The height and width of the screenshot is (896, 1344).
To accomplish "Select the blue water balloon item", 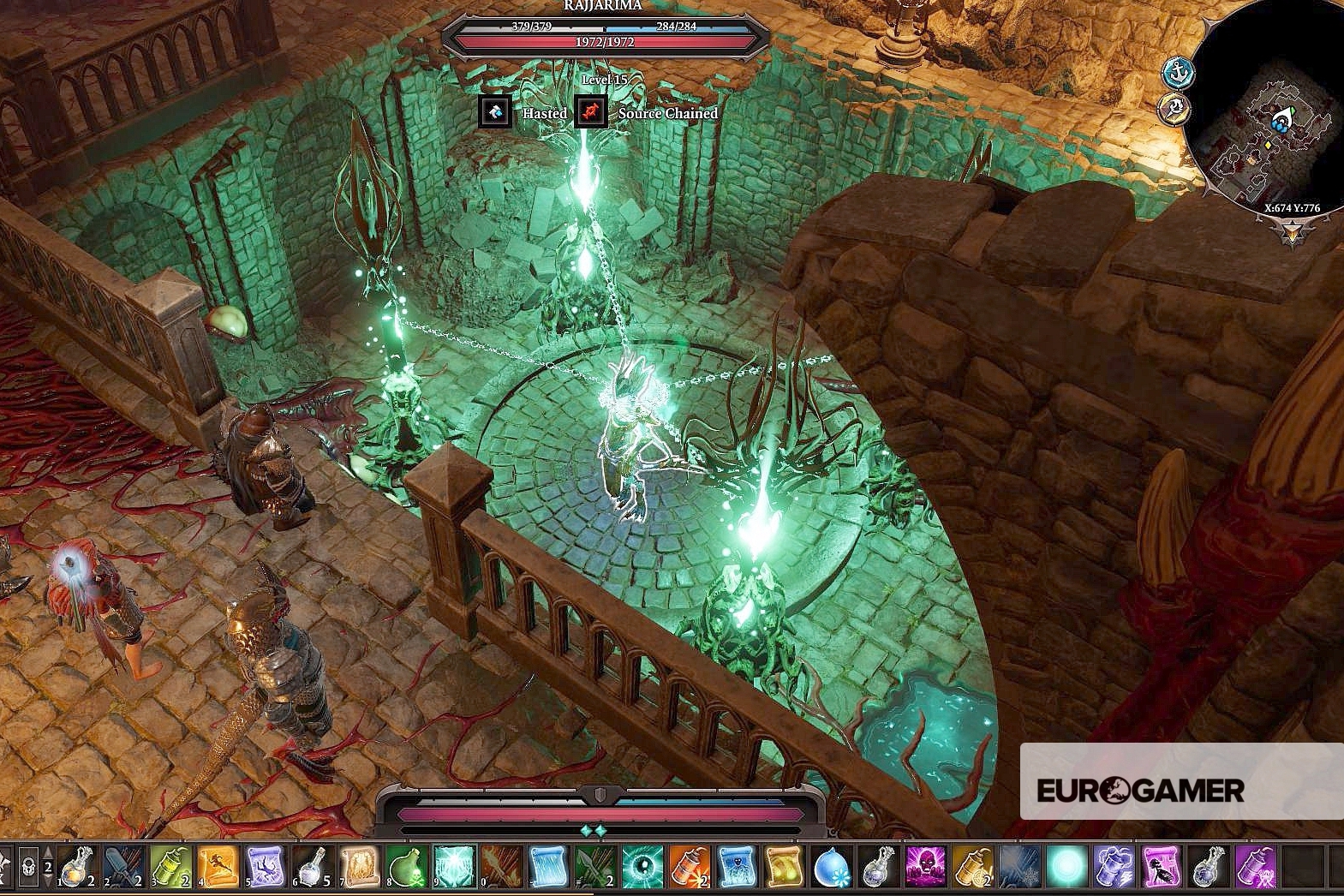I will [831, 867].
